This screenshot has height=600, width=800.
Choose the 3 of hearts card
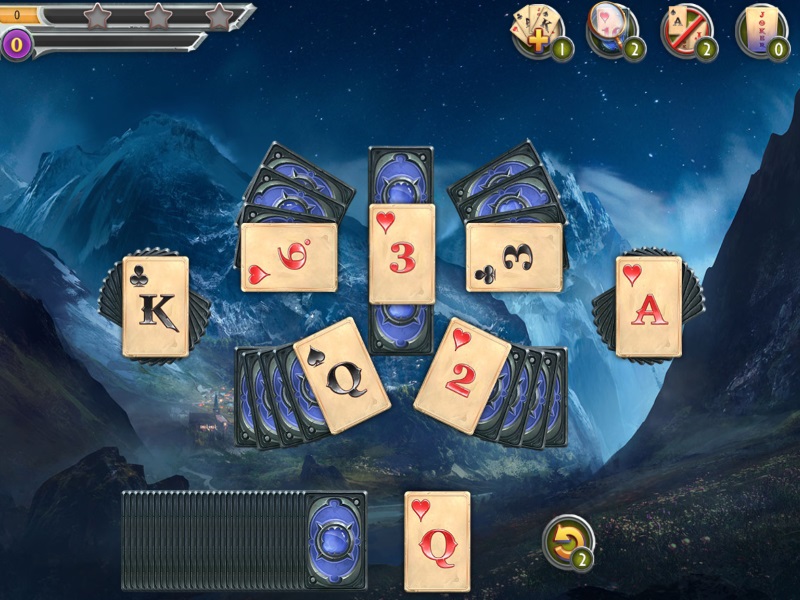click(x=402, y=253)
